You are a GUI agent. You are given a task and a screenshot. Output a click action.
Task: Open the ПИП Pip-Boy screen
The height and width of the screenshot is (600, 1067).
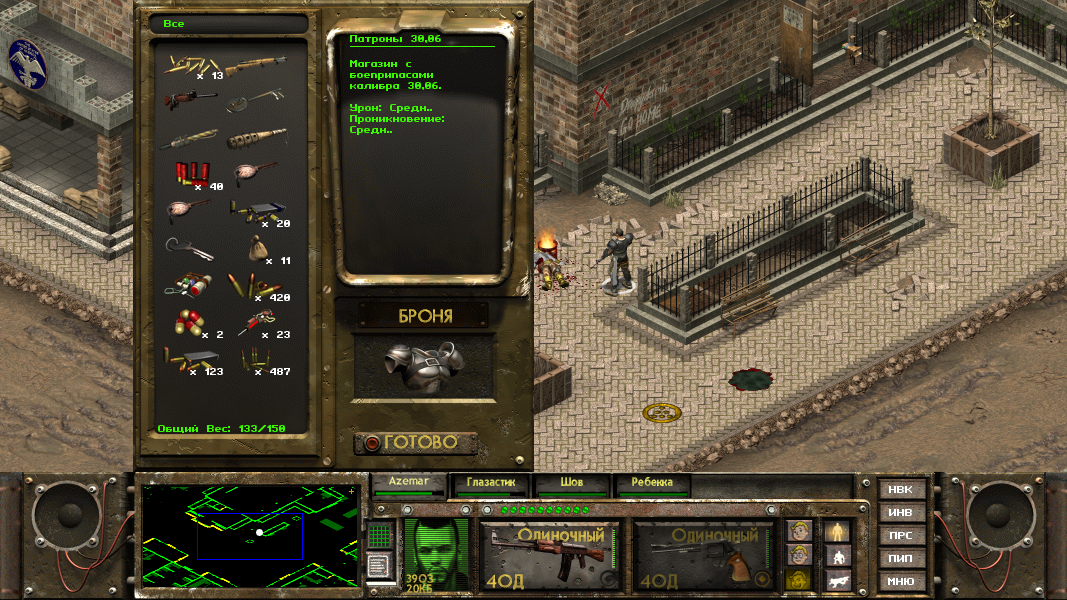click(901, 558)
